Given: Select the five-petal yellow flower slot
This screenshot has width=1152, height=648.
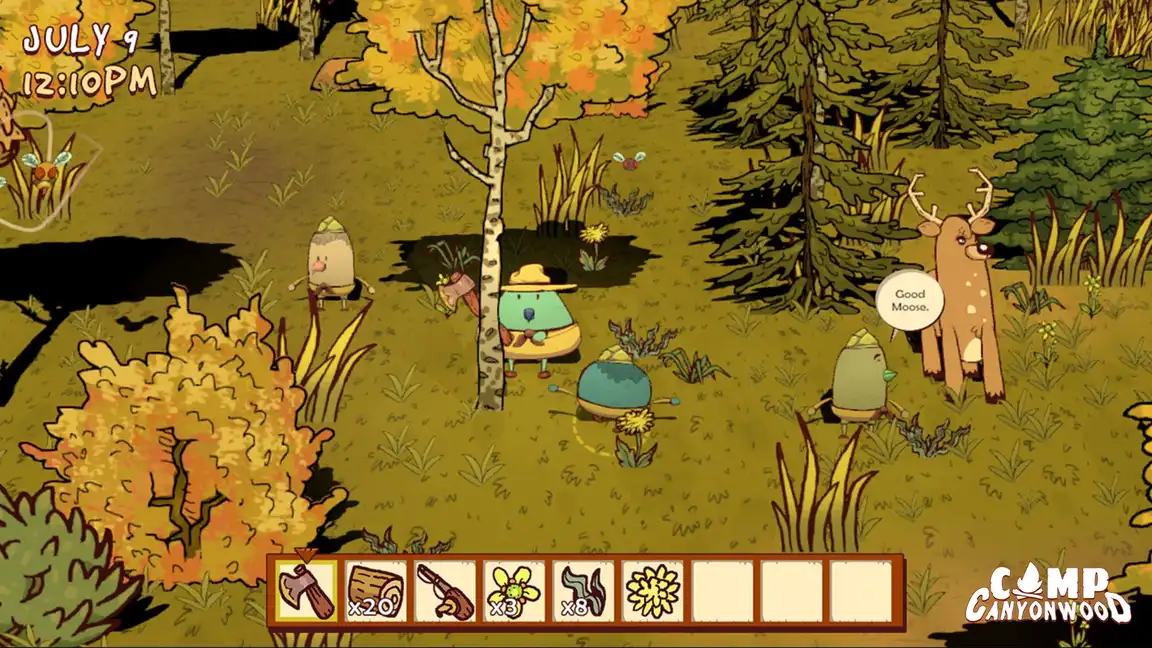Looking at the screenshot, I should tap(515, 591).
